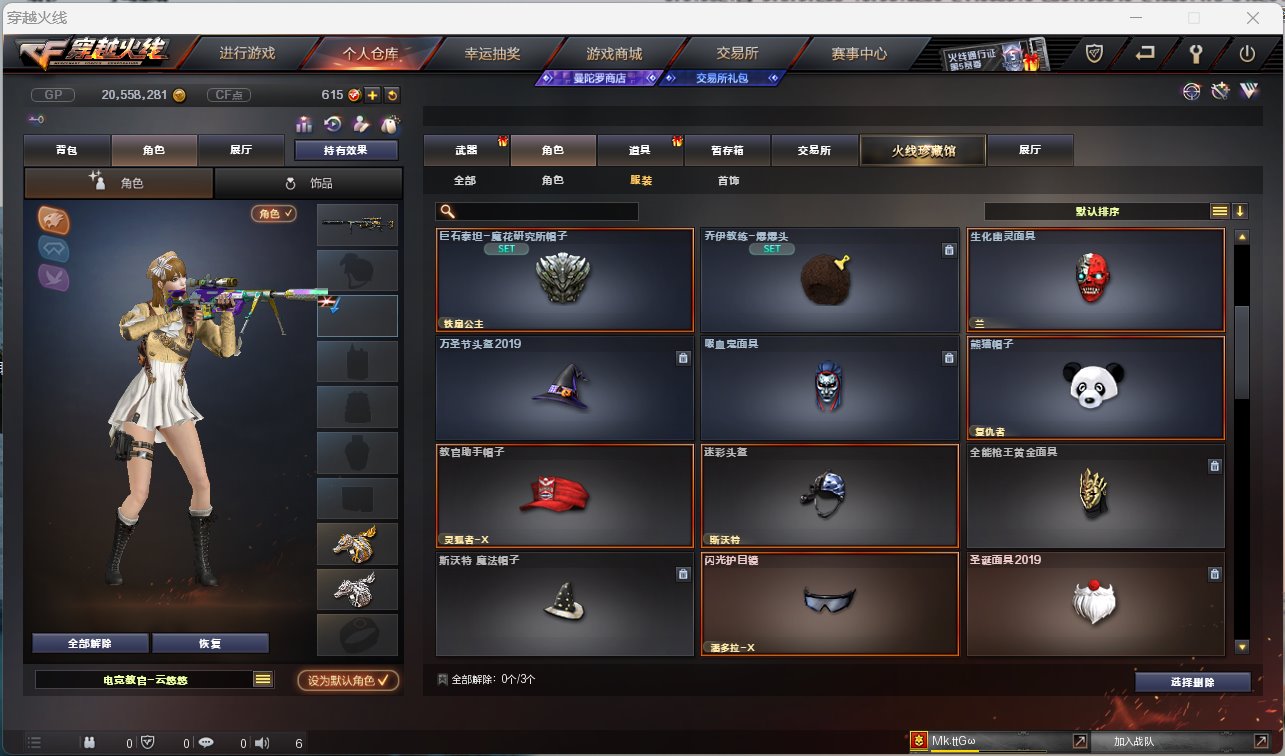1285x756 pixels.
Task: Click the 选择删除 button
Action: (1192, 682)
